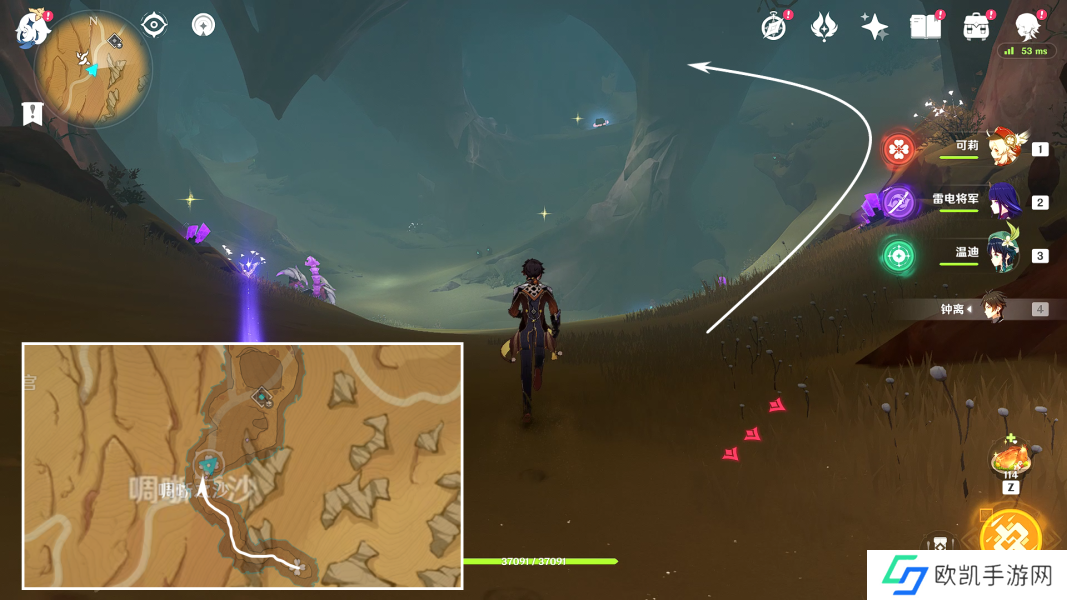1067x600 pixels.
Task: Open the Adventurer Handbook book icon
Action: [925, 27]
